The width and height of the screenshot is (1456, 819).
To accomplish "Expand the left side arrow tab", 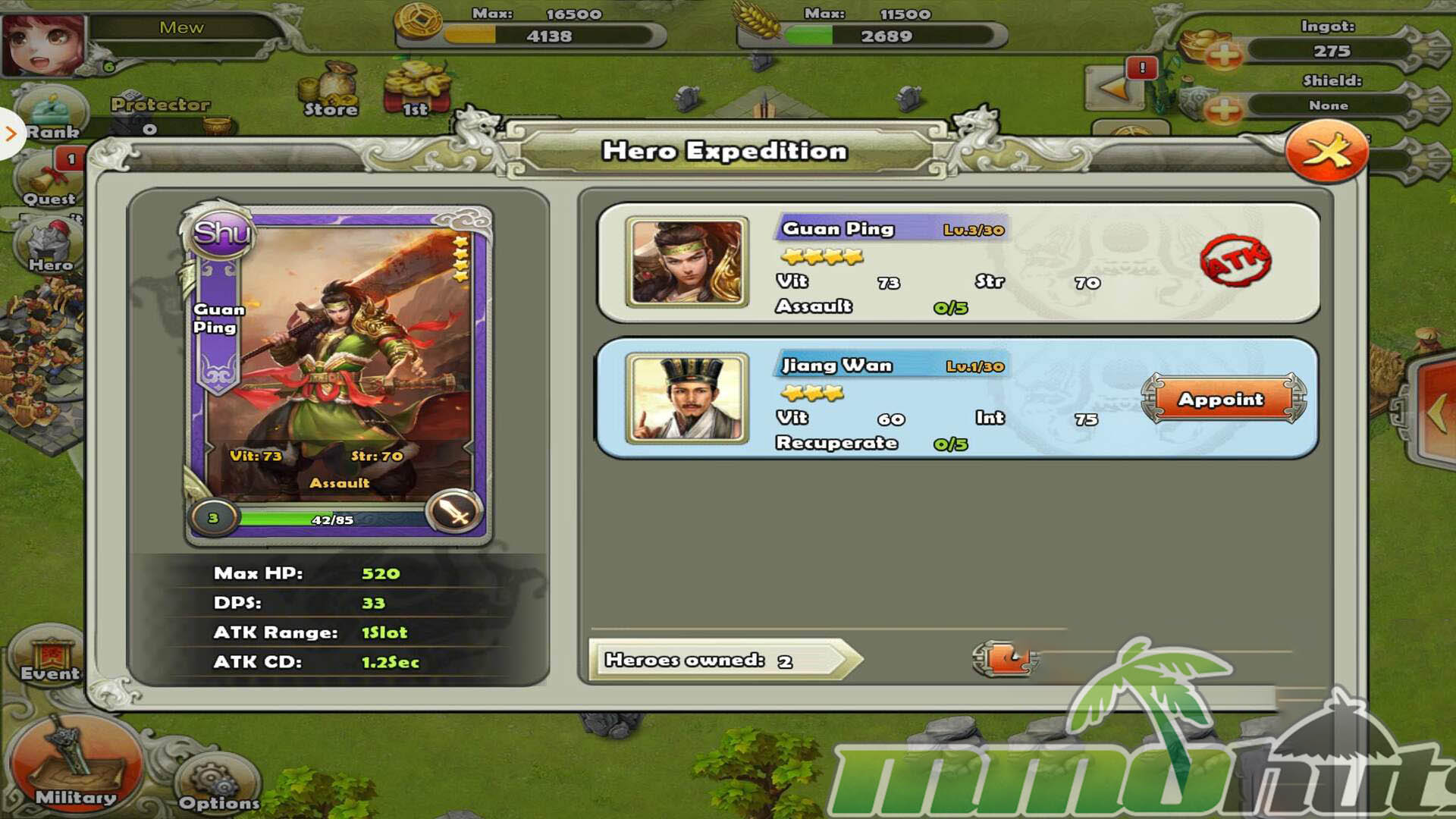I will click(11, 134).
